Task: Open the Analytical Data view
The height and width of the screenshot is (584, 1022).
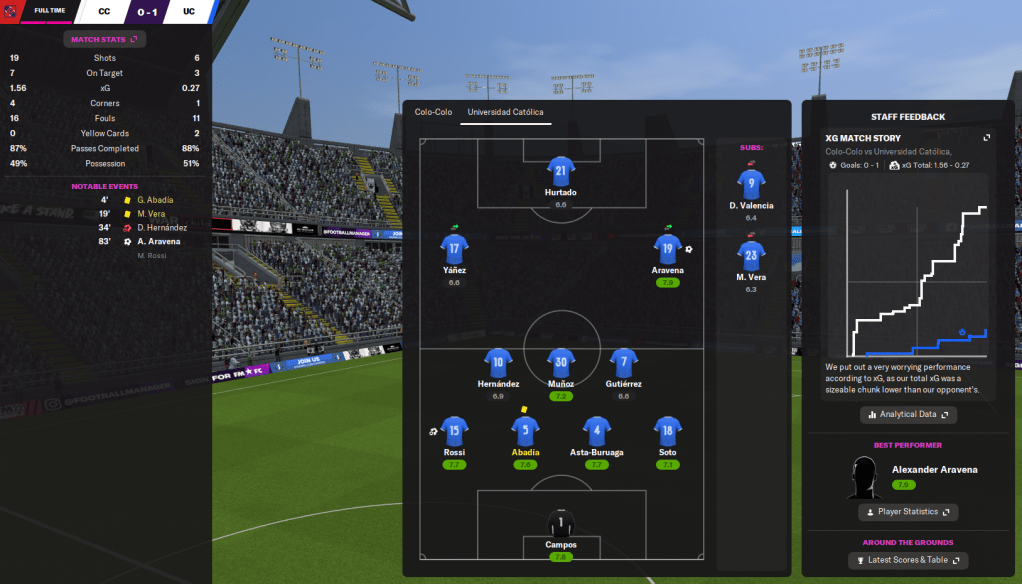Action: [908, 414]
